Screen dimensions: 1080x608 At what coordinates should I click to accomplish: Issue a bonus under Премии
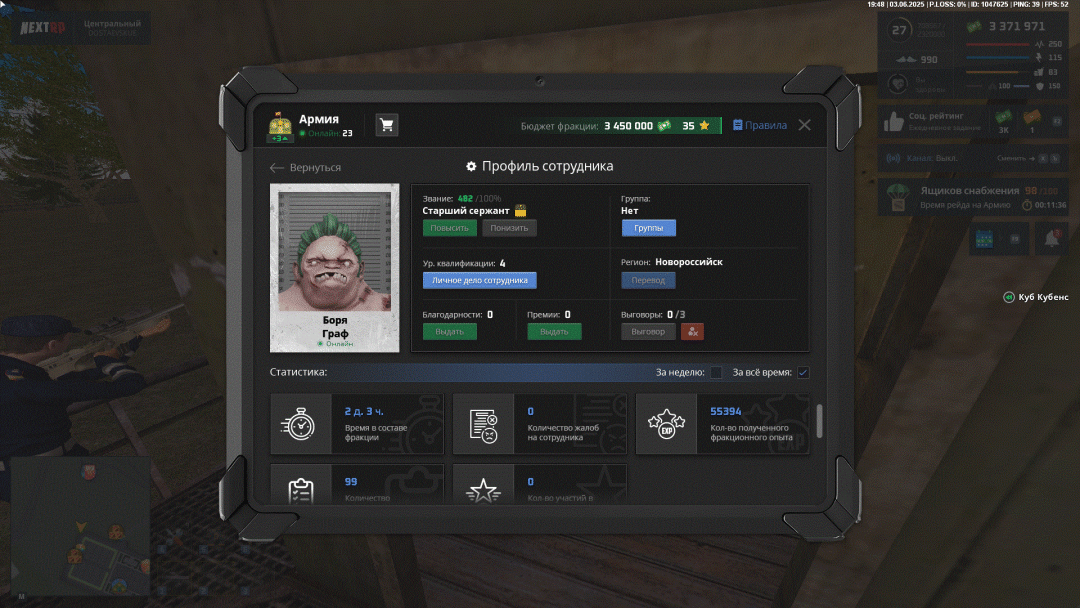pos(554,332)
